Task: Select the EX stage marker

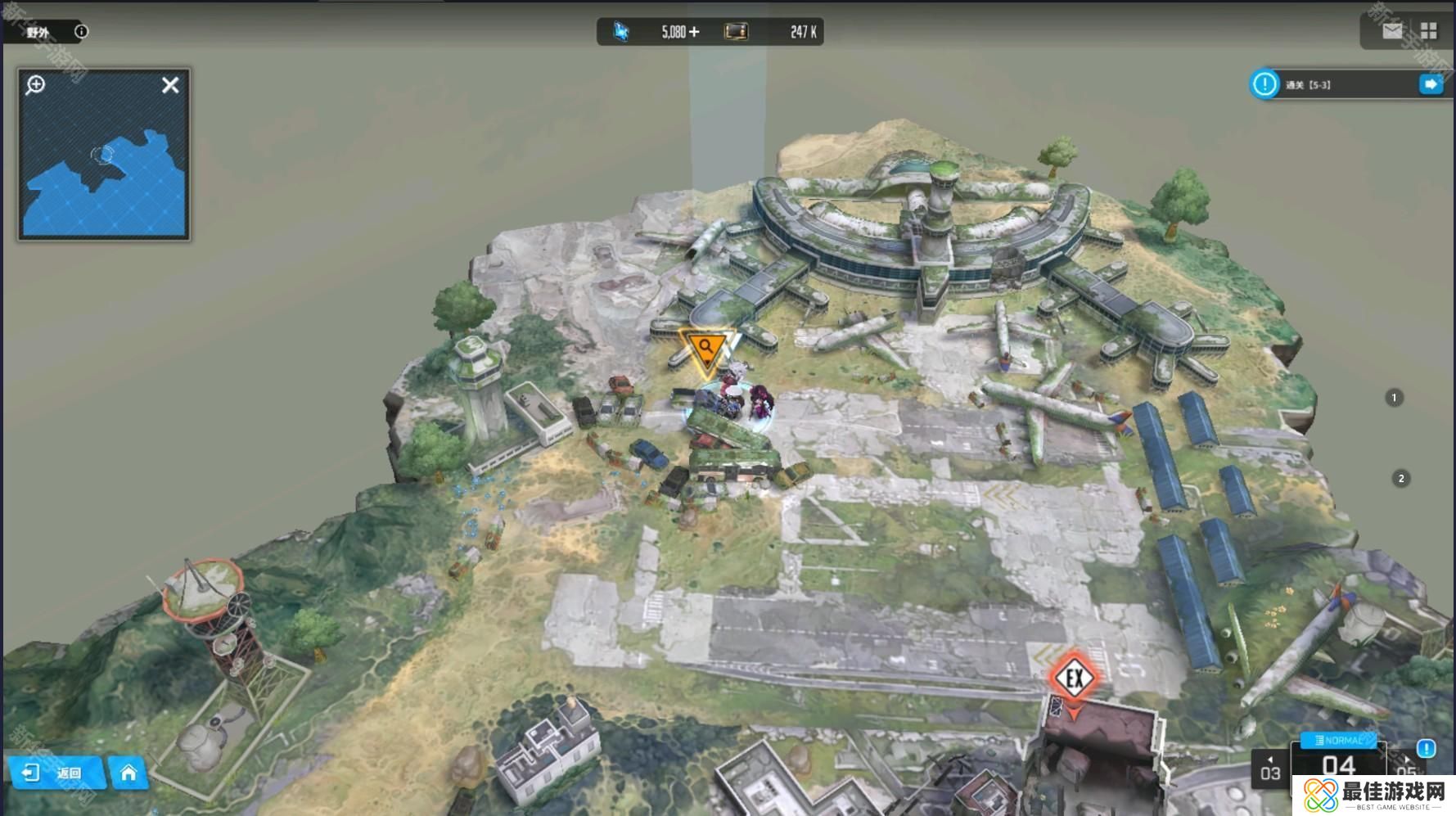Action: (1074, 678)
